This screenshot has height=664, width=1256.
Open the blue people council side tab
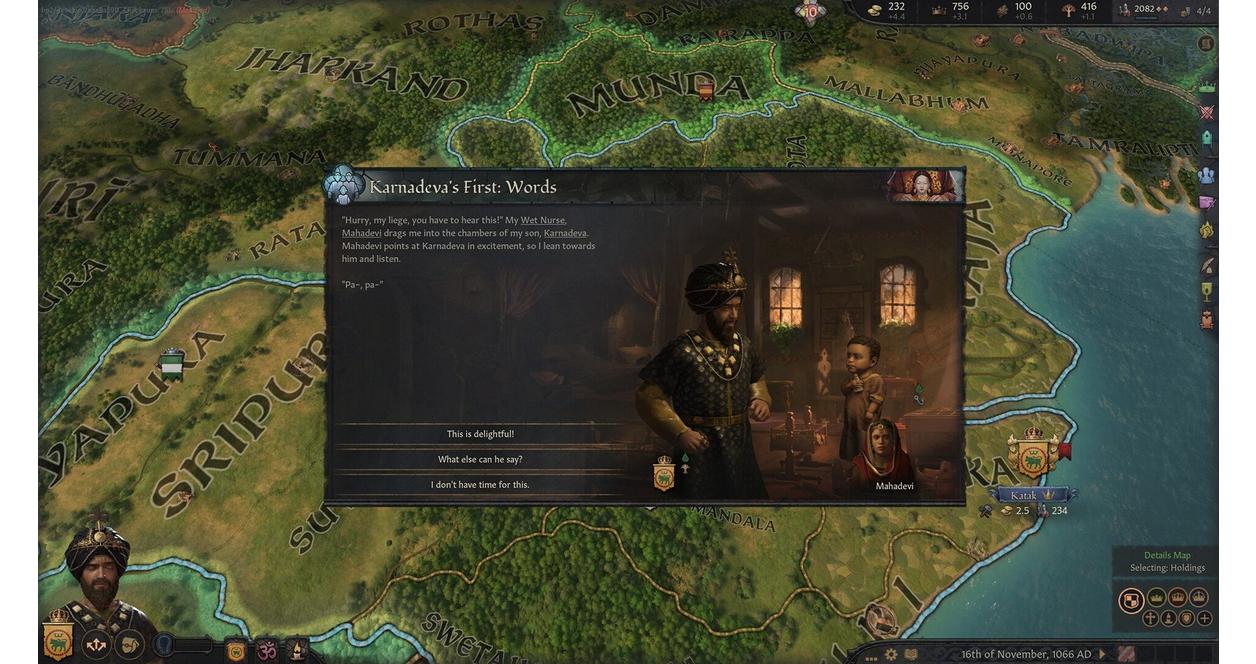tap(1207, 175)
